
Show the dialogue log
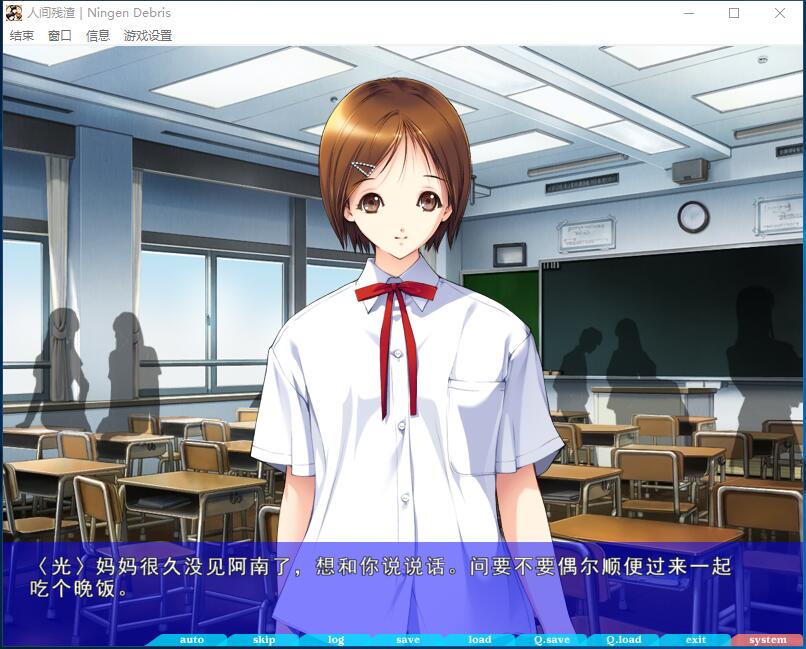[336, 640]
